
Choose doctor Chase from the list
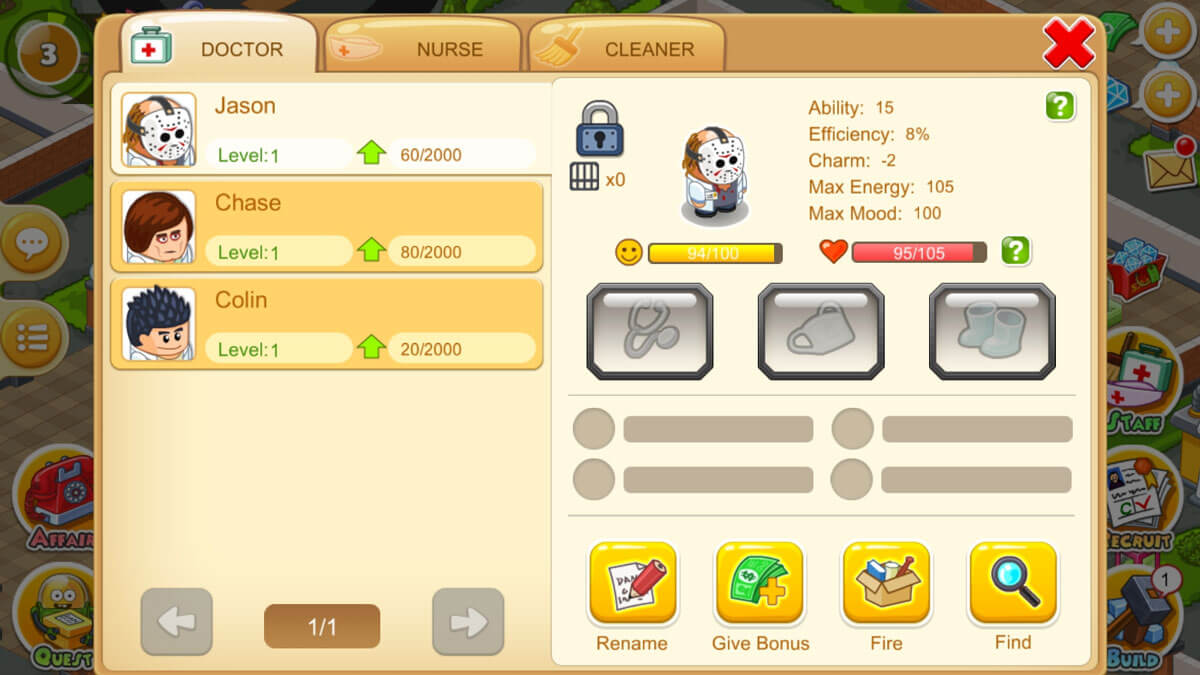(x=328, y=227)
